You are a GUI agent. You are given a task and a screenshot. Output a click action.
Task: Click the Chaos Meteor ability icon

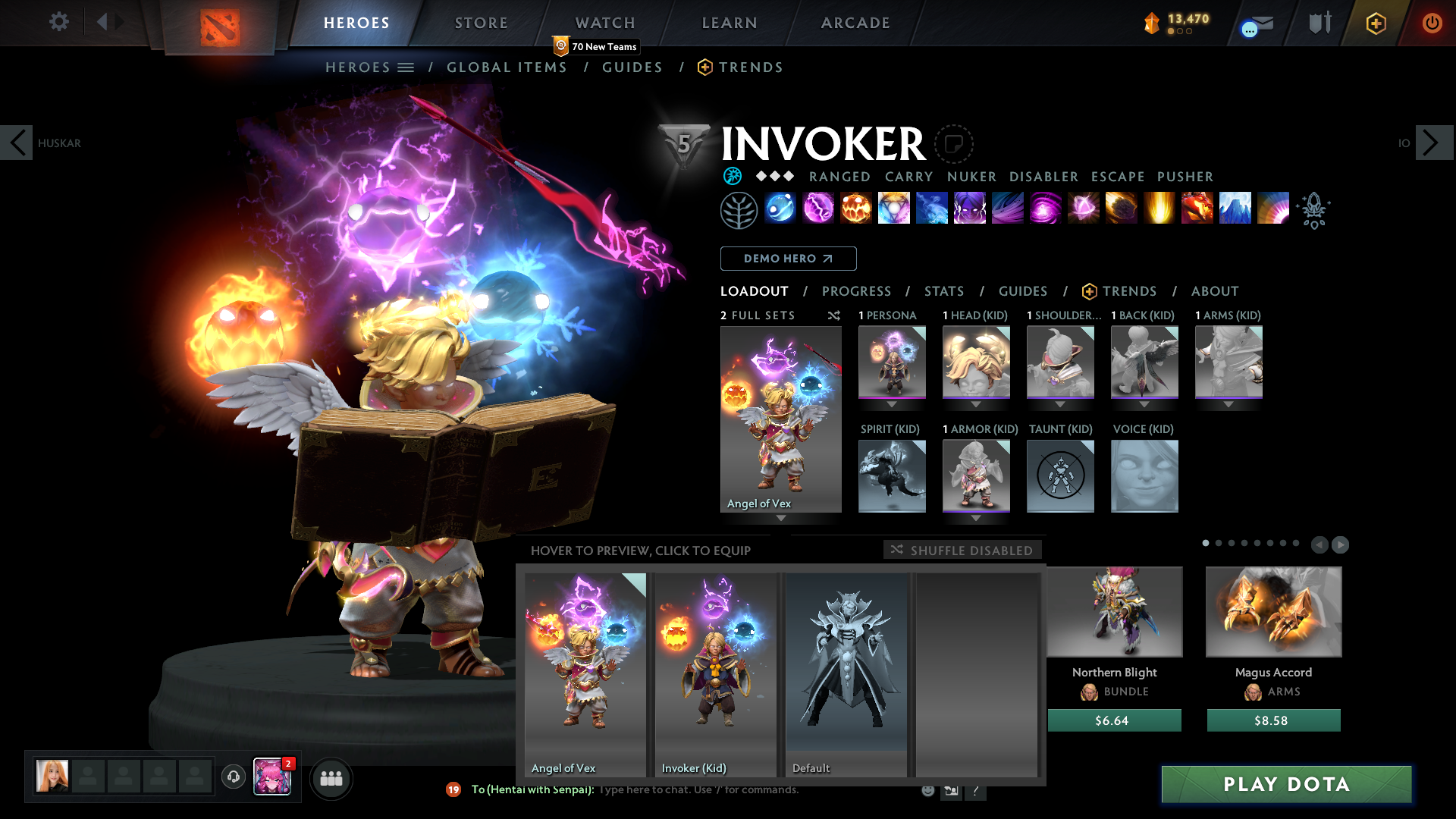click(x=1122, y=210)
